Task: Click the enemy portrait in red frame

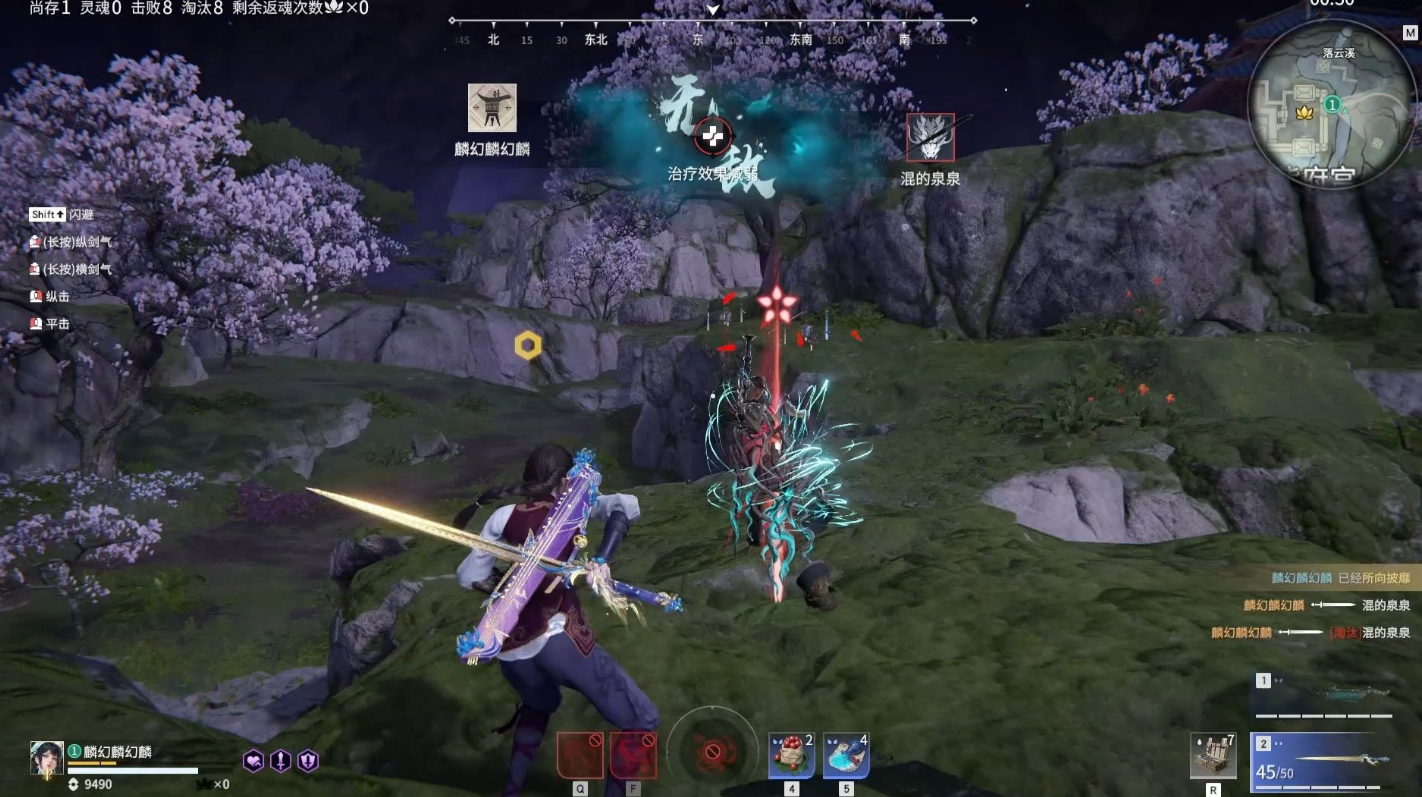Action: [930, 137]
